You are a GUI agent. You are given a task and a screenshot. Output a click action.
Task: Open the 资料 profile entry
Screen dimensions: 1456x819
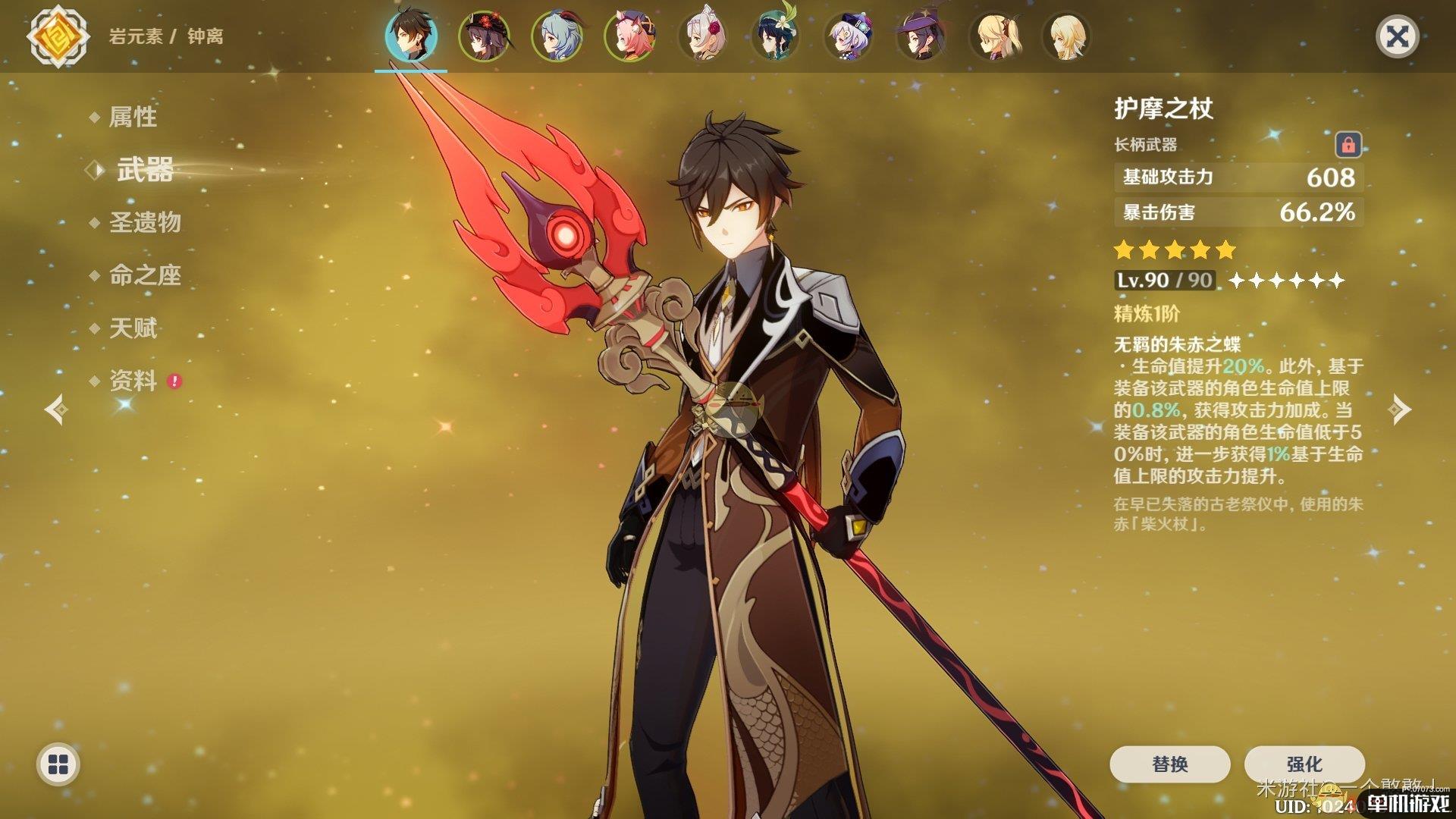(133, 381)
